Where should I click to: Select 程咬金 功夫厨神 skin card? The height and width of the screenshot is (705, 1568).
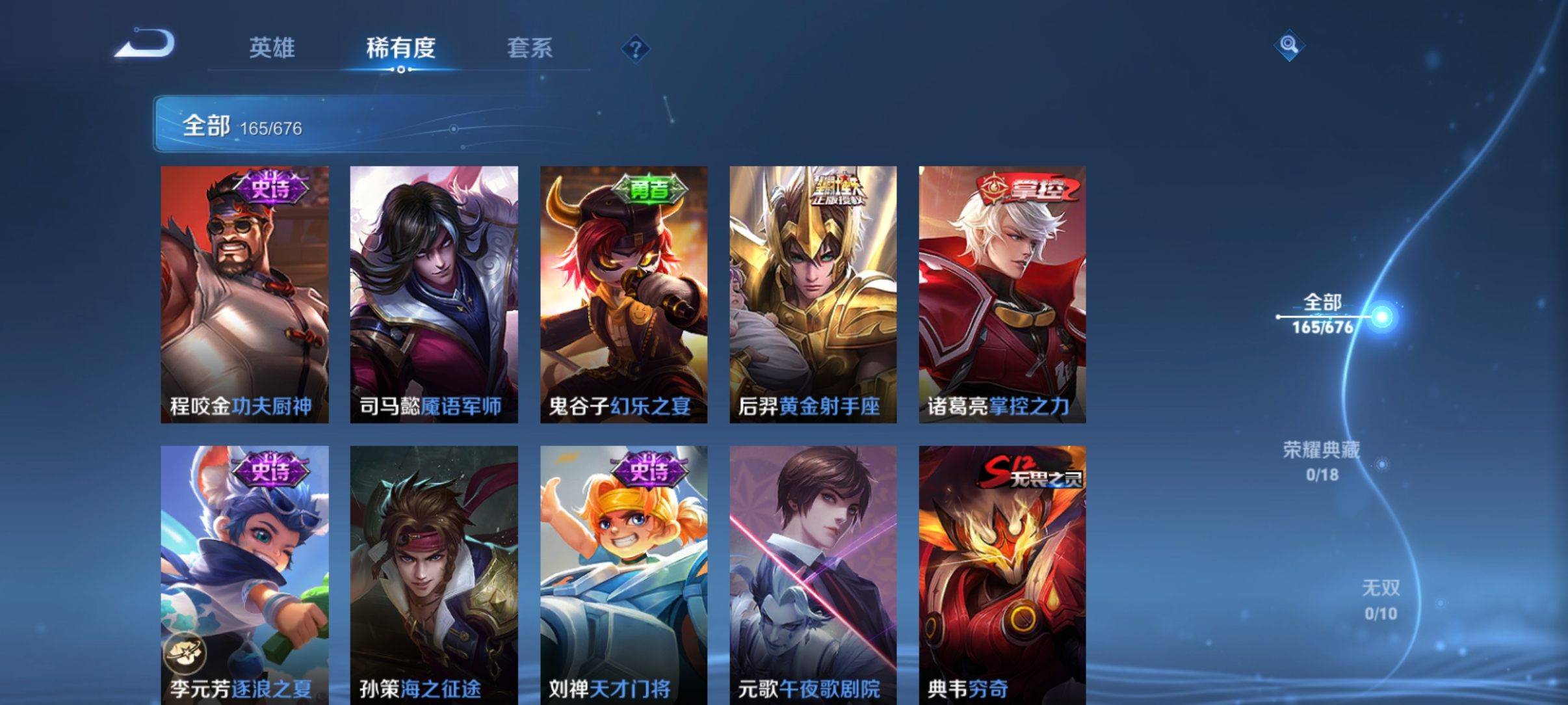[x=244, y=294]
